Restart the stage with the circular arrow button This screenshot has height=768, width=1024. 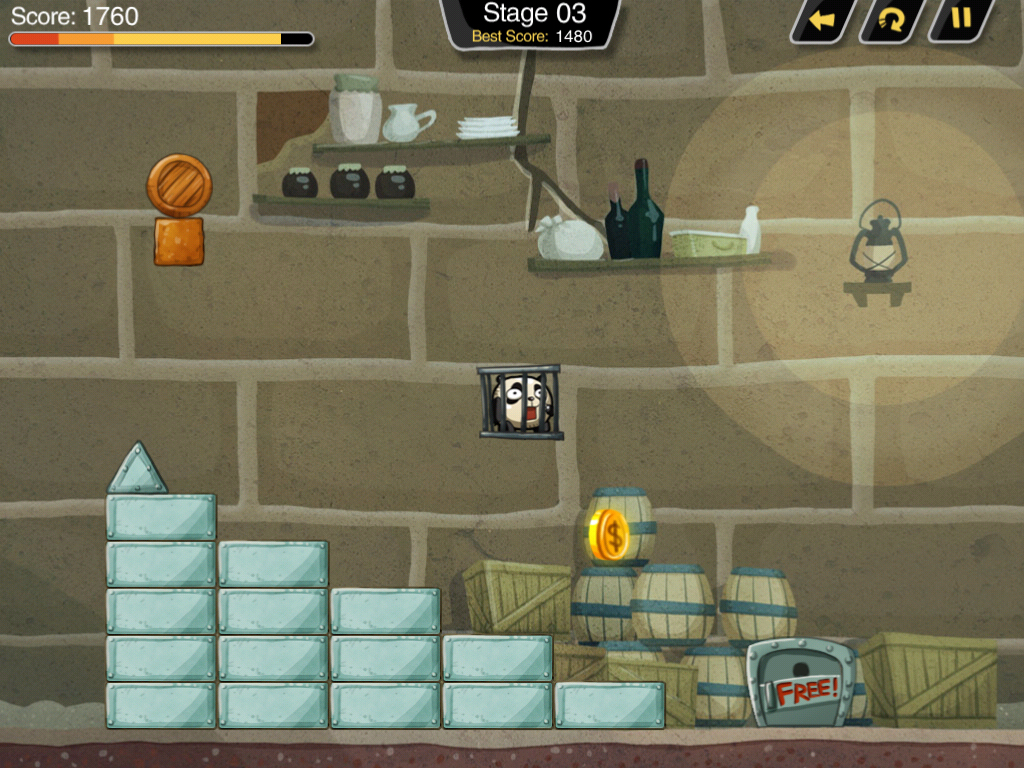tap(891, 20)
